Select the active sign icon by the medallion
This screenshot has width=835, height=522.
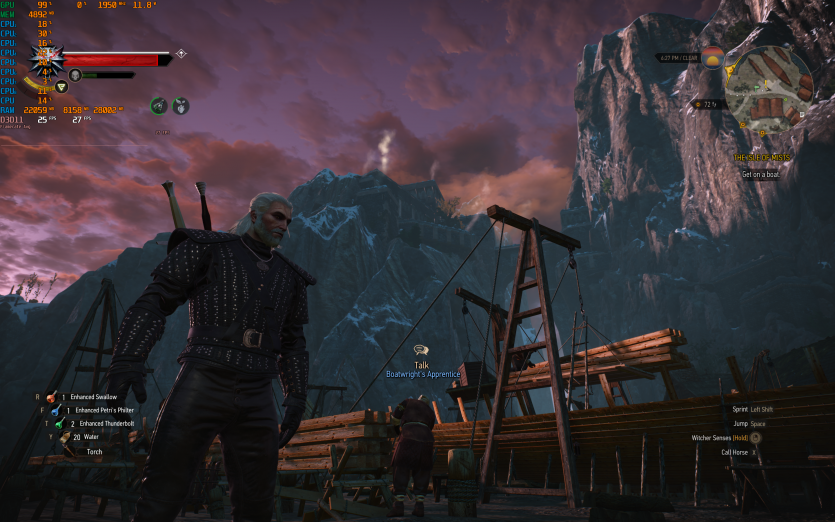(x=61, y=87)
